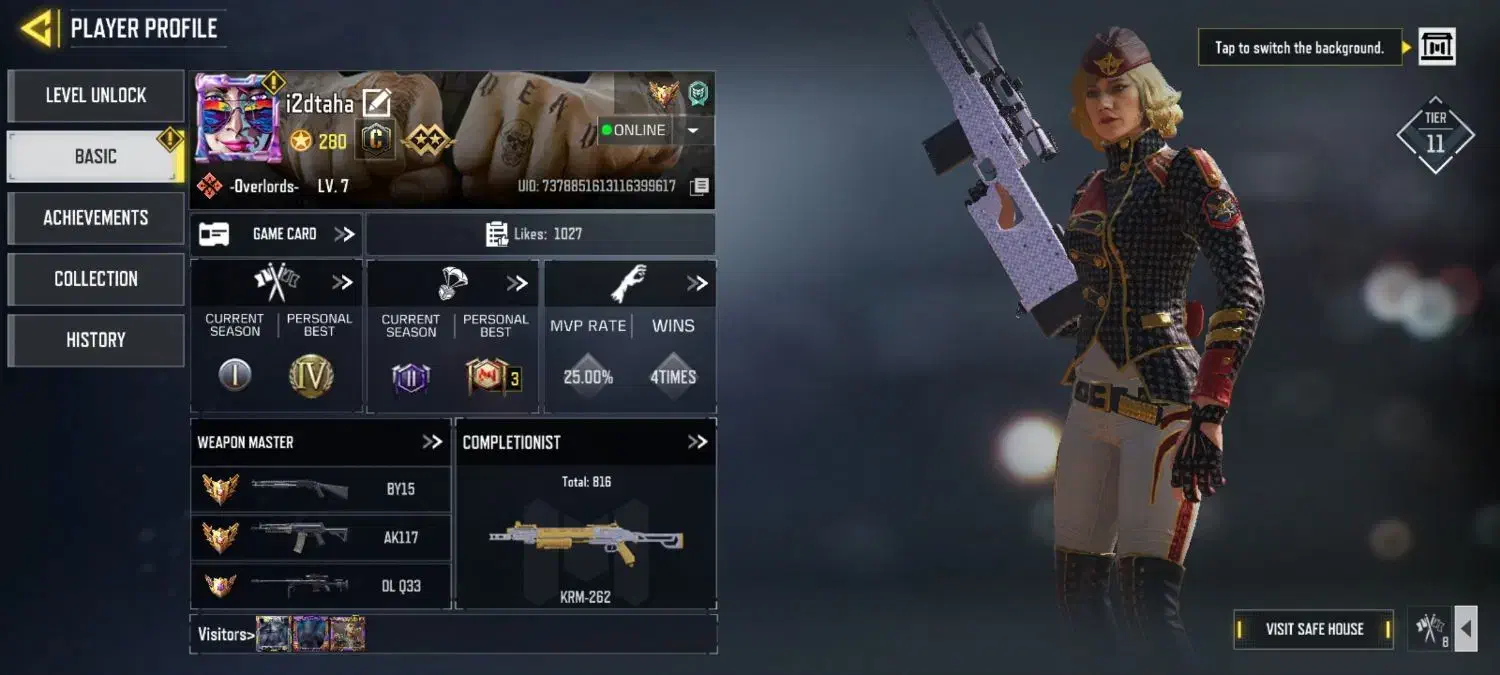Open the Likes 1027 panel

click(x=540, y=234)
